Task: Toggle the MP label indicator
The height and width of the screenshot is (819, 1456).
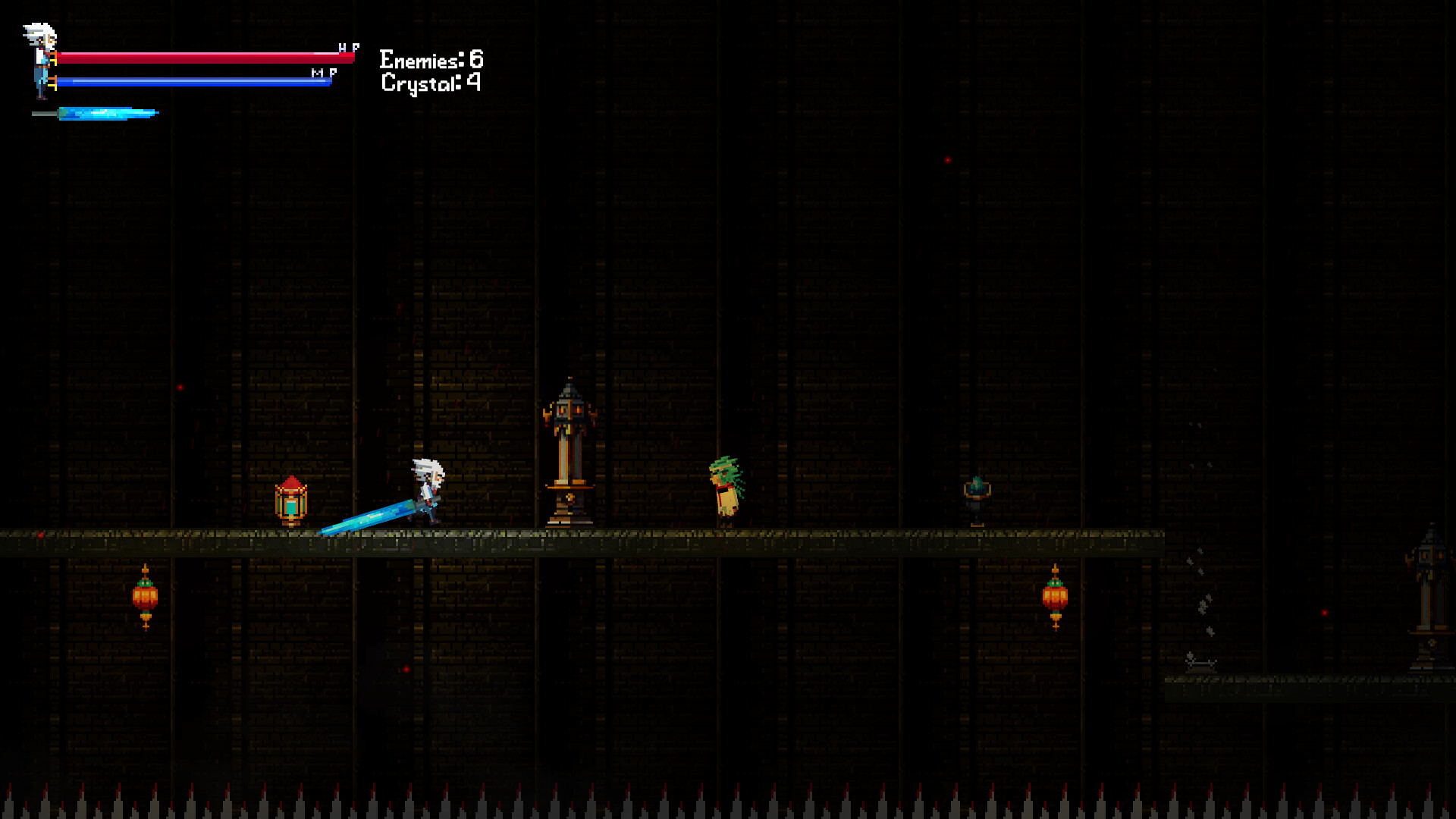Action: (x=322, y=73)
